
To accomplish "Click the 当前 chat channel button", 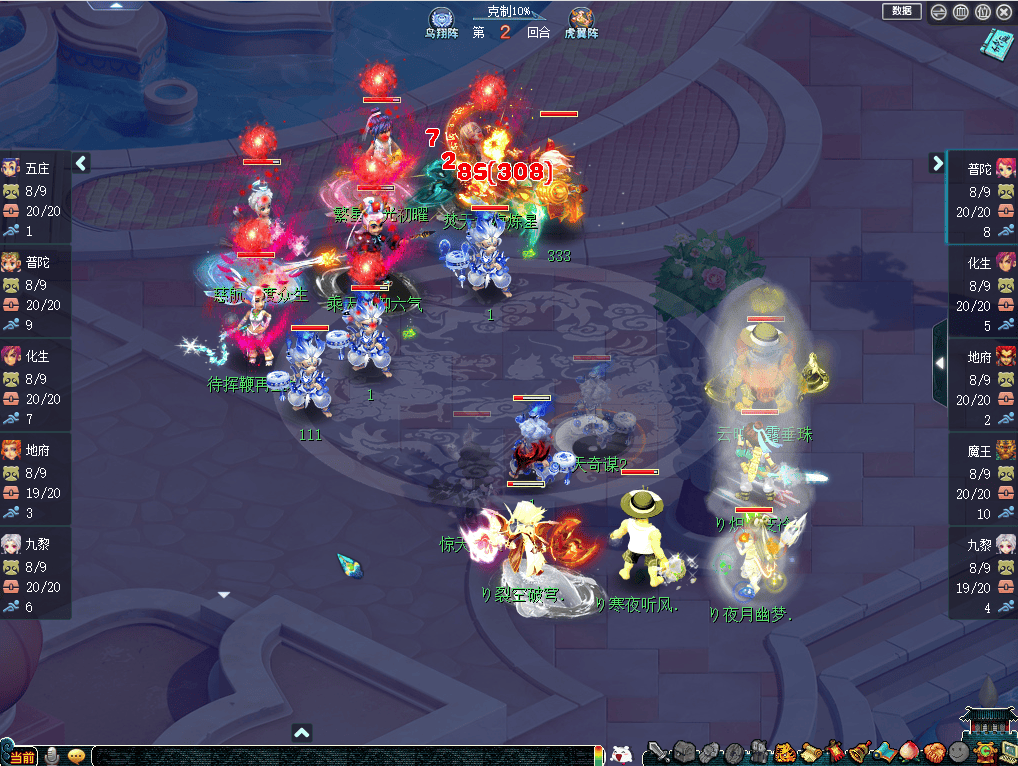I will [21, 756].
